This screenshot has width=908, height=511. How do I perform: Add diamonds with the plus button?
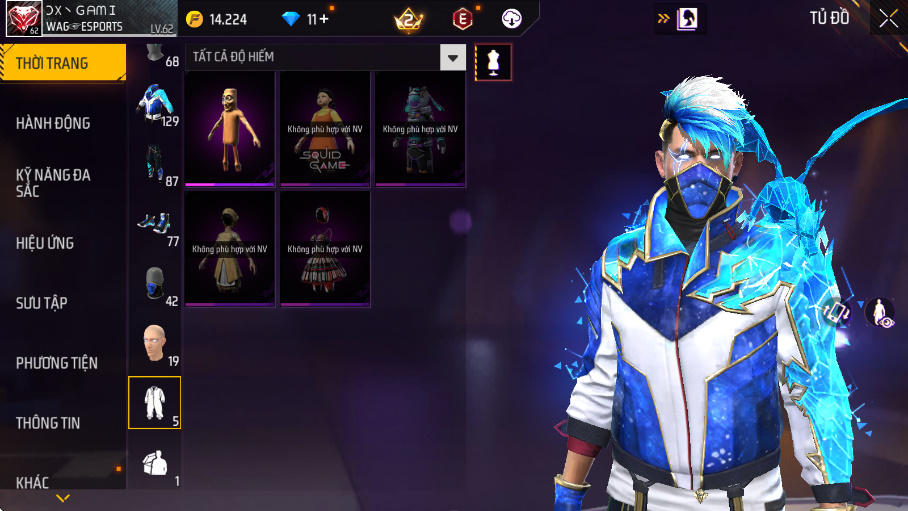324,19
